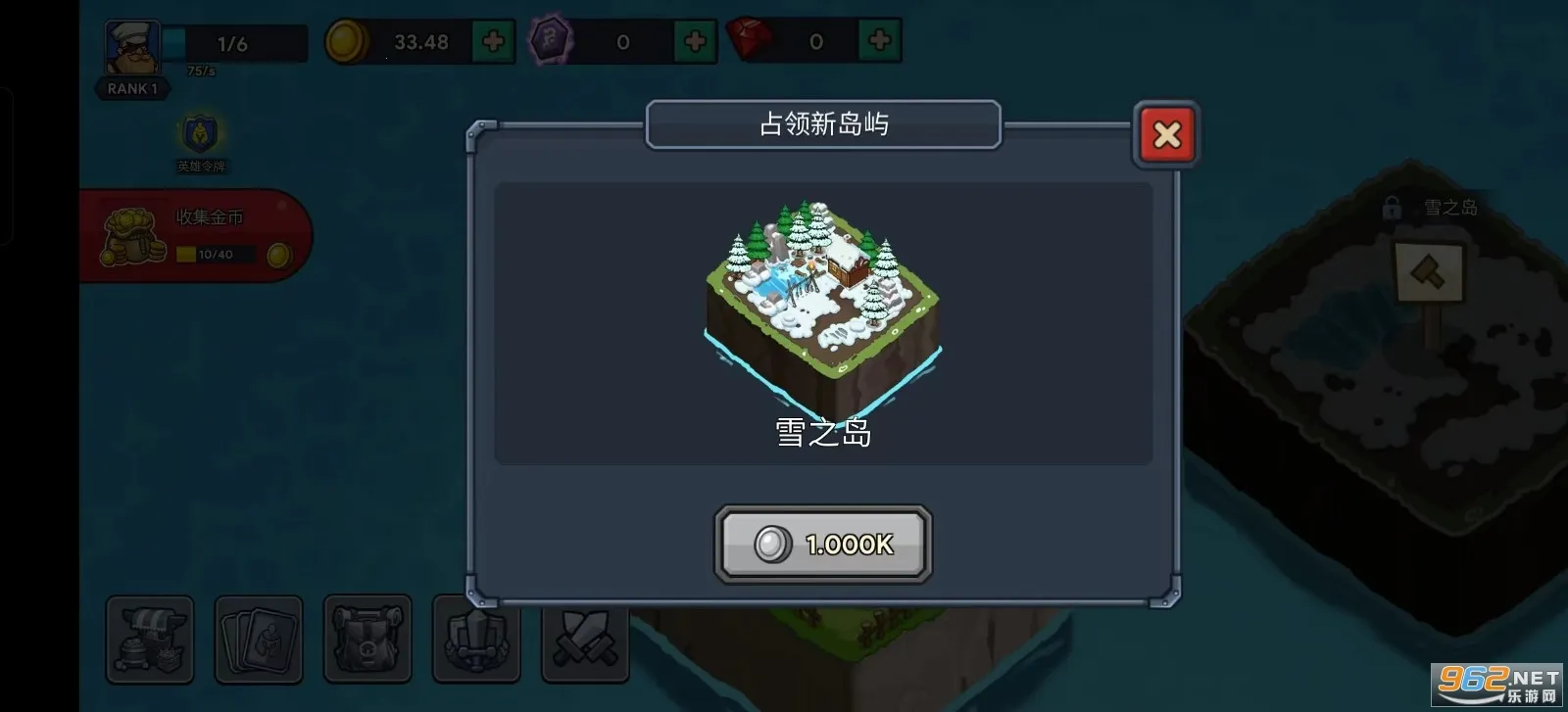
Task: Close the 占领新岛屿 dialog
Action: pyautogui.click(x=1166, y=134)
